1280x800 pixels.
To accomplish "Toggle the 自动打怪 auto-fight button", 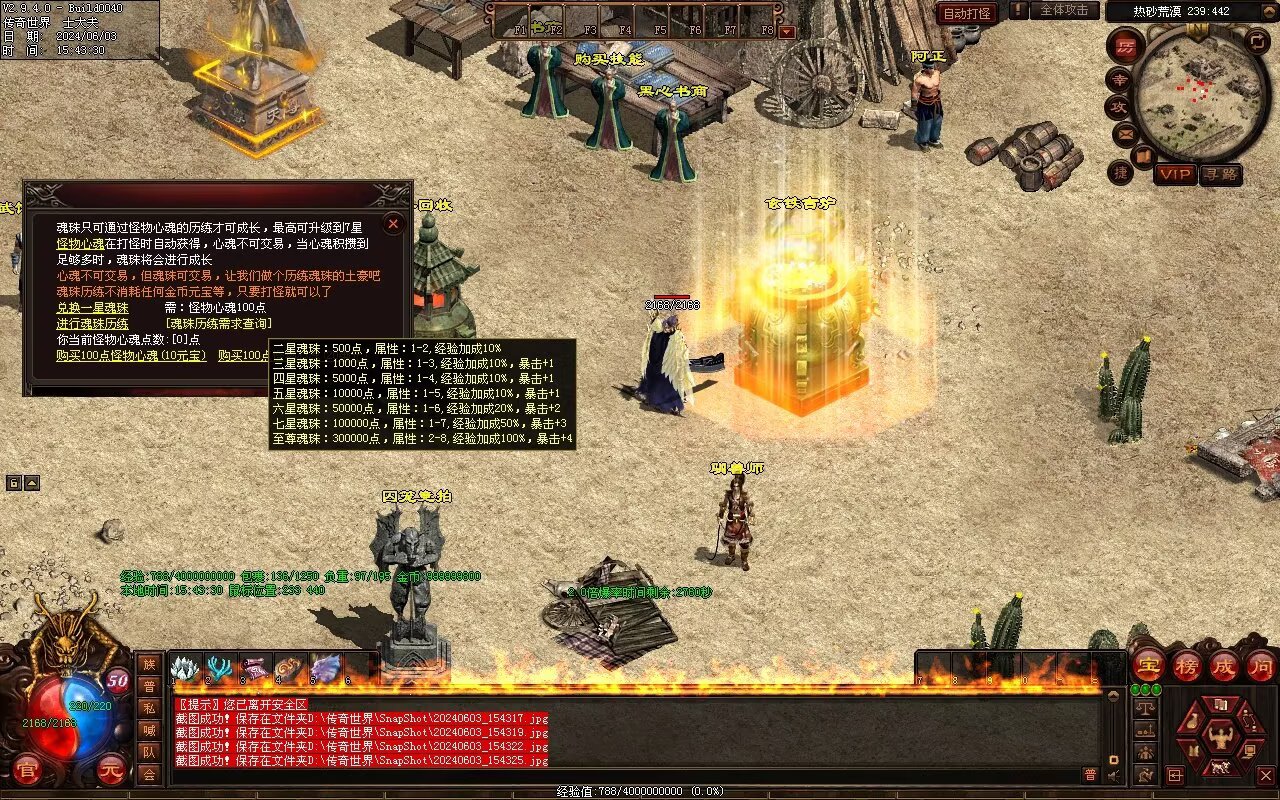I will coord(967,13).
